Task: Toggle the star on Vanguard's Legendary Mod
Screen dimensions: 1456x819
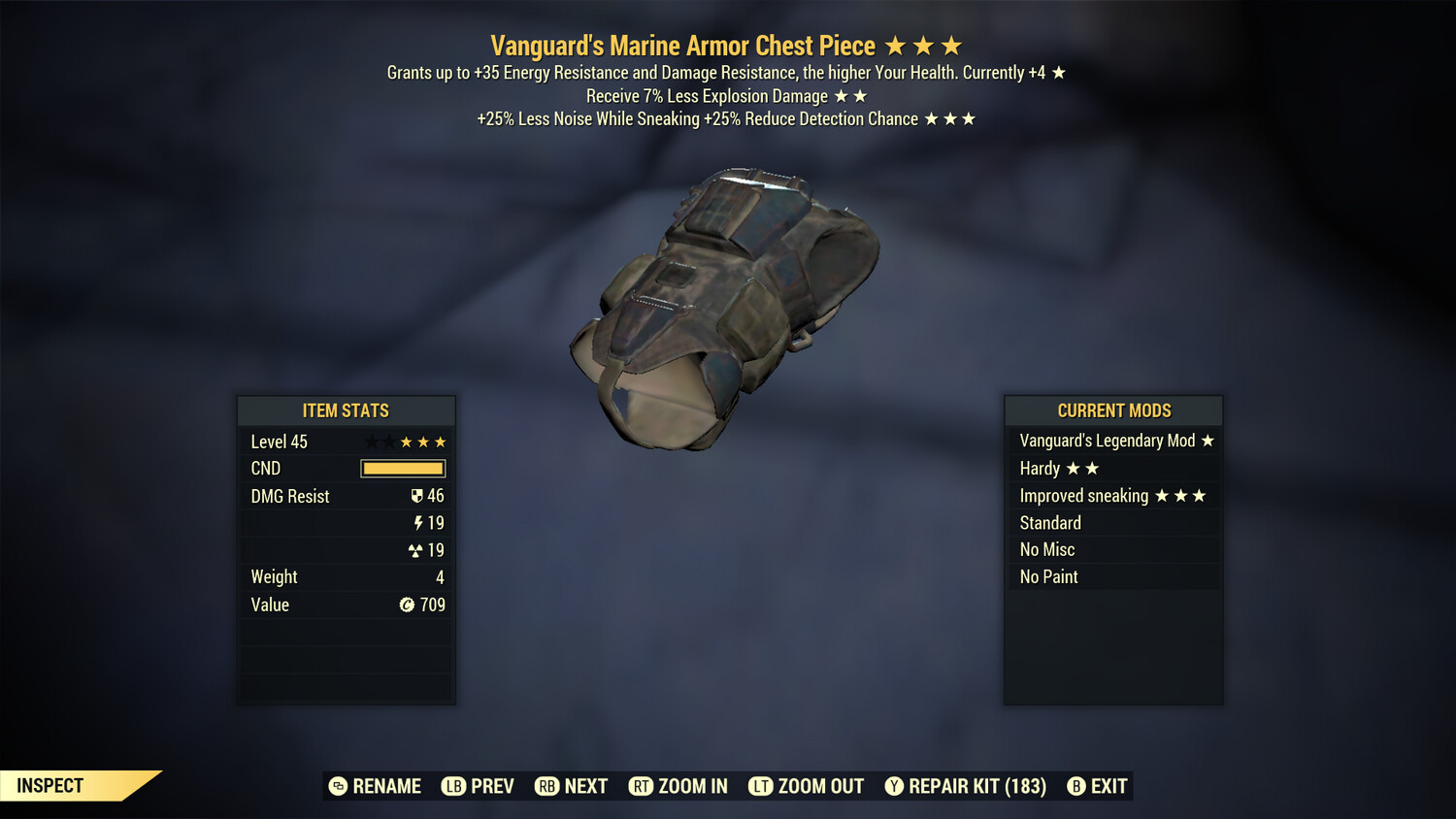Action: 1208,441
